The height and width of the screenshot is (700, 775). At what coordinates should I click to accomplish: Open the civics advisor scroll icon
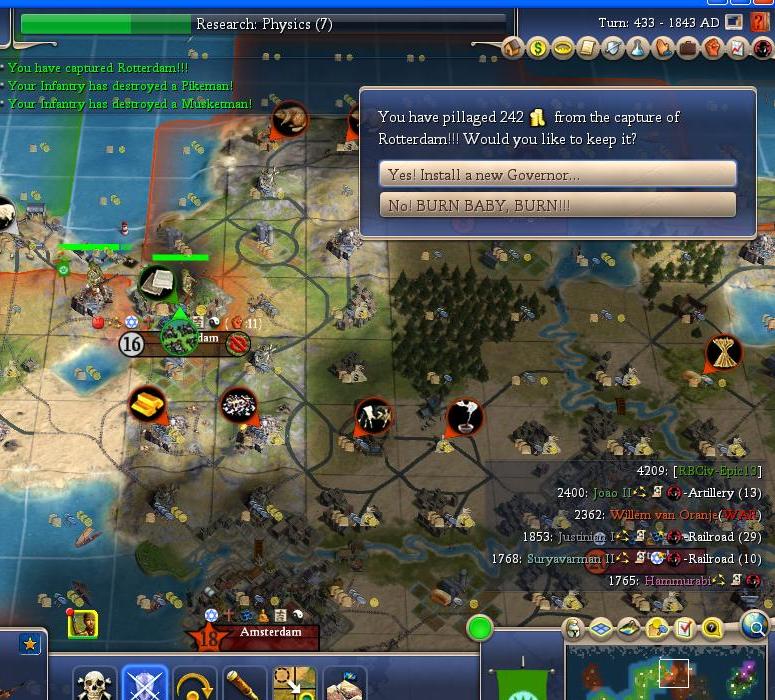tap(588, 47)
